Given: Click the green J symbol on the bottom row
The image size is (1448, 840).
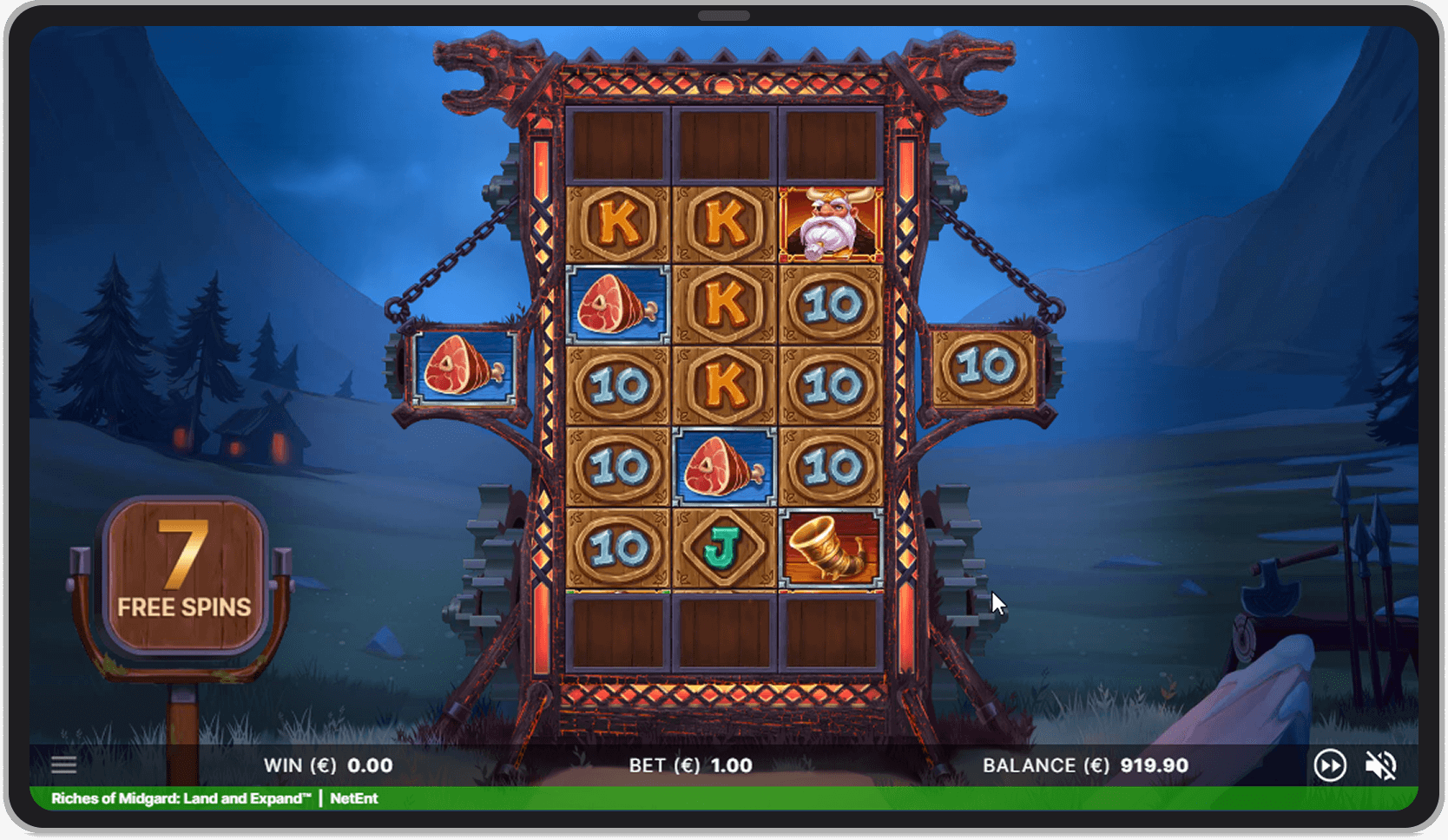Looking at the screenshot, I should tap(726, 550).
